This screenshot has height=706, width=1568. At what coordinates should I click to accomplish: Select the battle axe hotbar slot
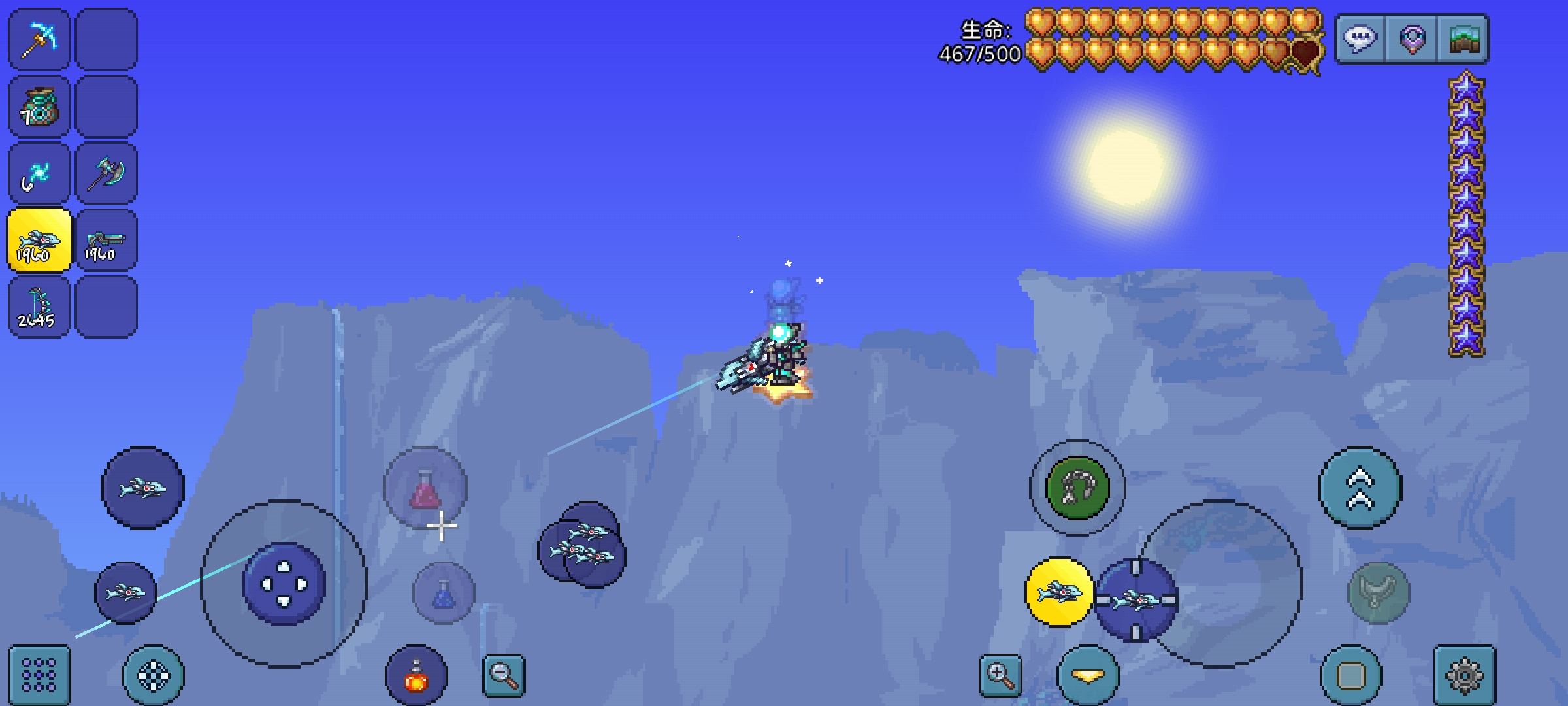[106, 174]
